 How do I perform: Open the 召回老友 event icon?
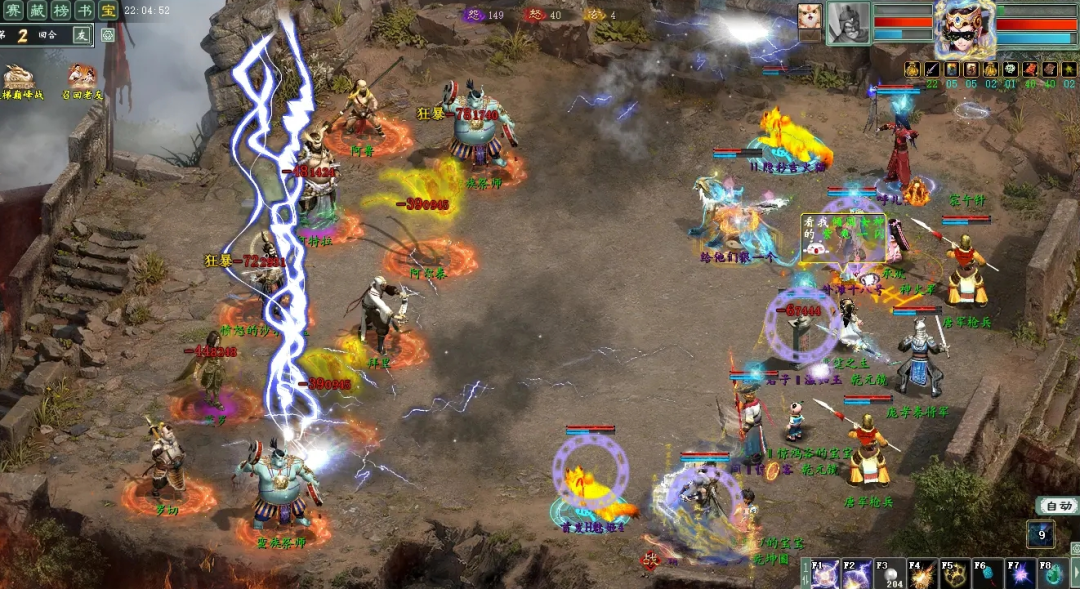[82, 78]
